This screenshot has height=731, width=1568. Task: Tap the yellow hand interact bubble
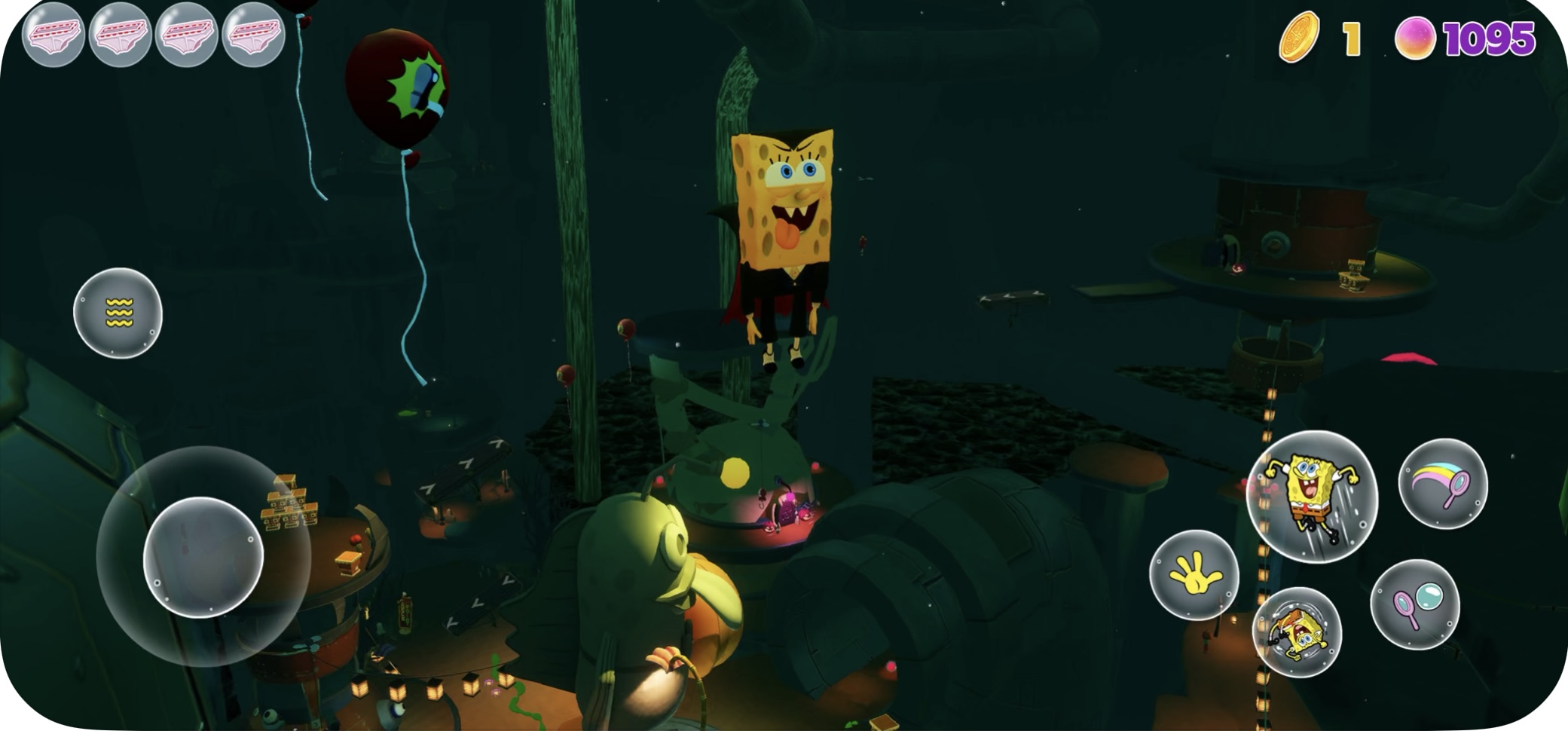tap(1194, 575)
